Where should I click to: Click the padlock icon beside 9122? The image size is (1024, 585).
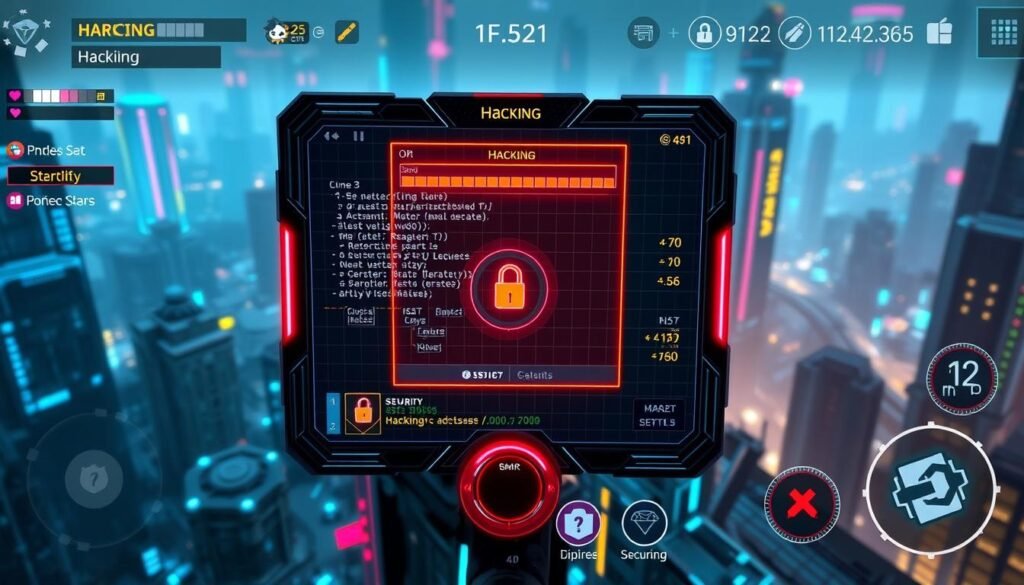point(704,33)
